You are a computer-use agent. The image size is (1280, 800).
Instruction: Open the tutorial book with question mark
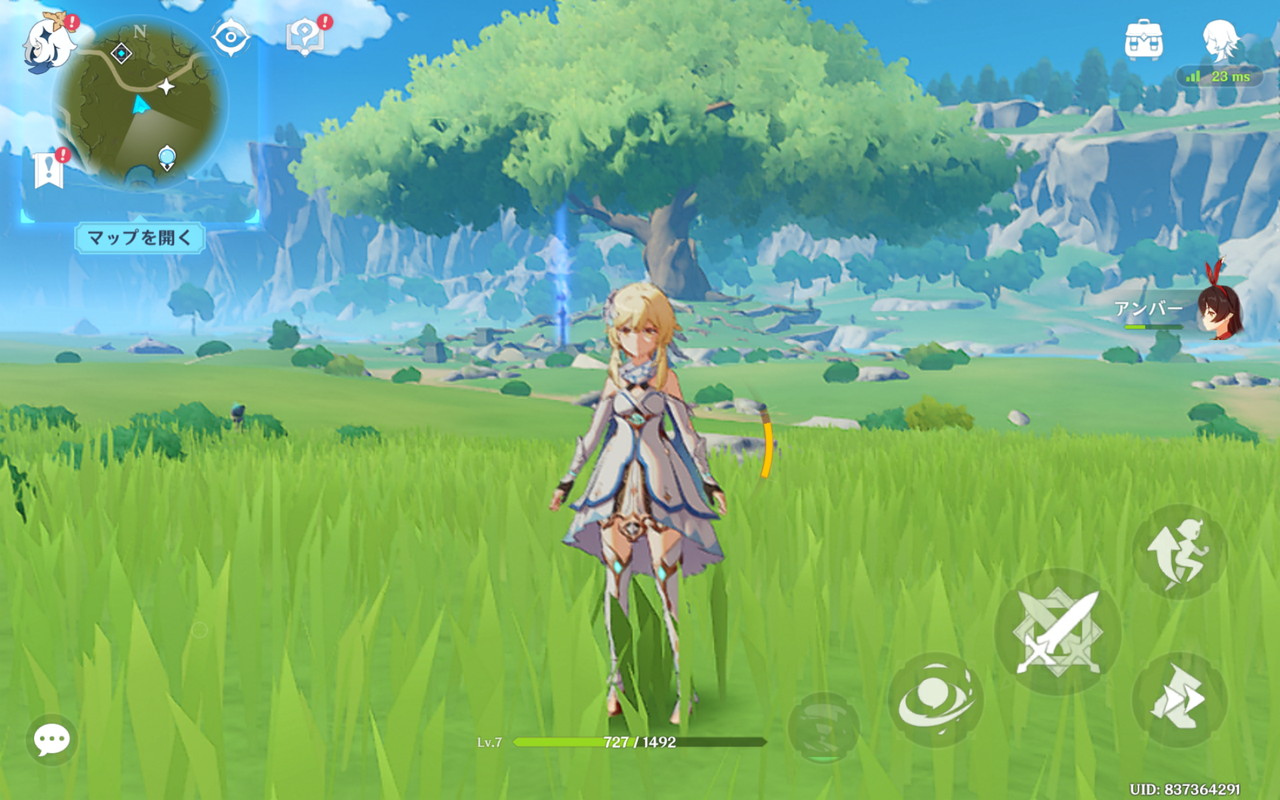304,37
